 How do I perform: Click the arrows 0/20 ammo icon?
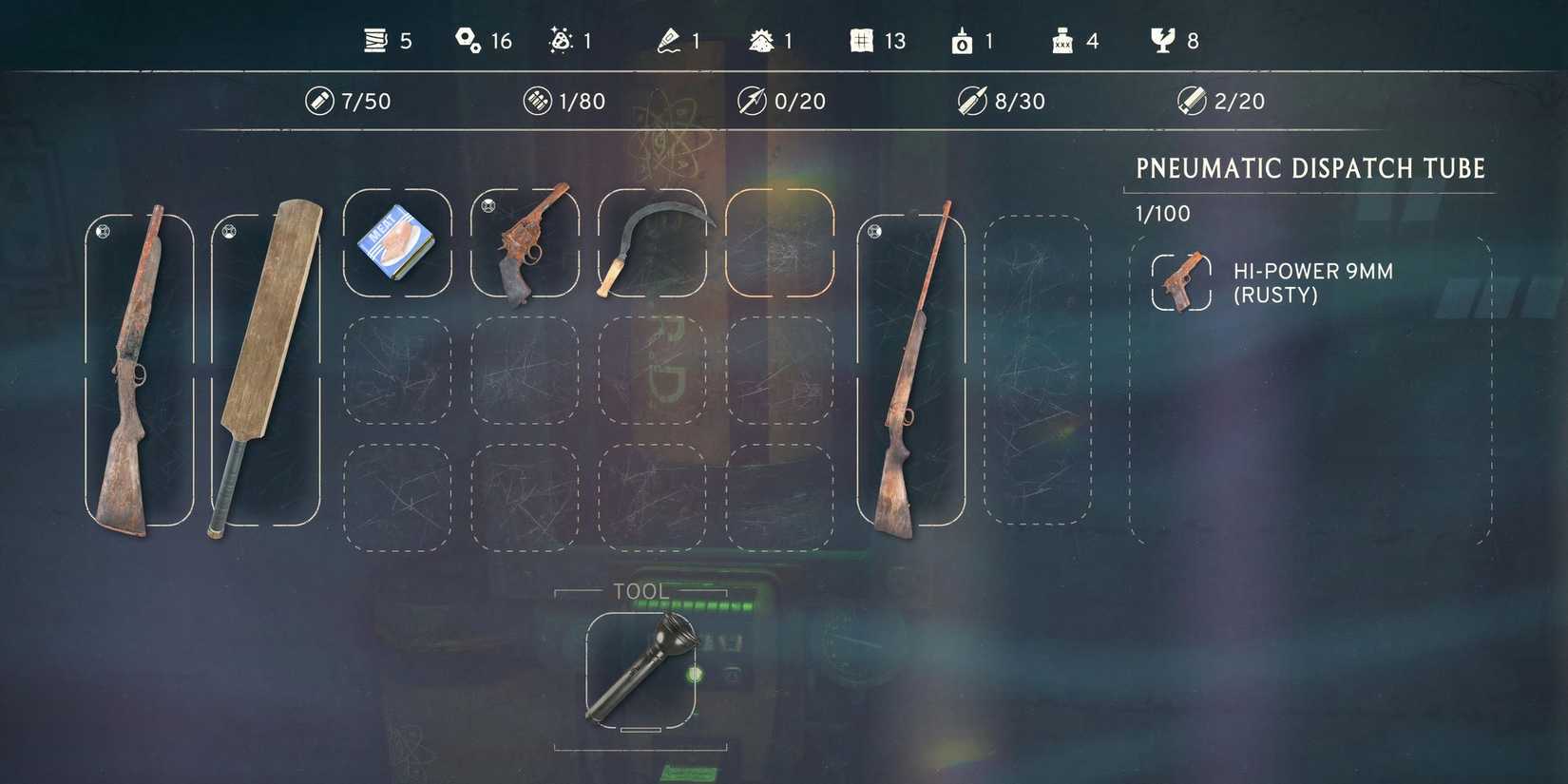751,100
